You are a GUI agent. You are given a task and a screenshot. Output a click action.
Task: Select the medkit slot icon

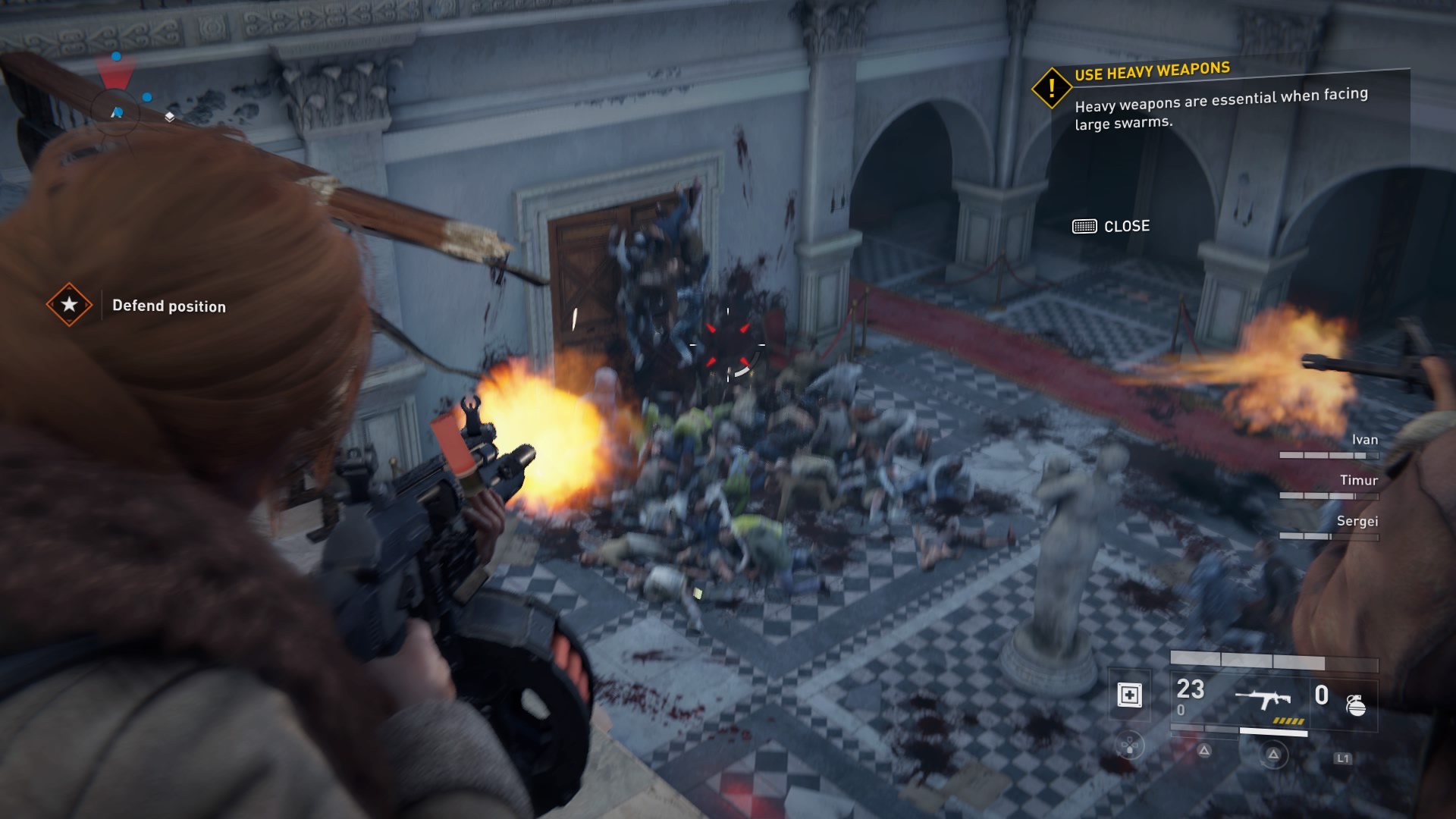click(1129, 695)
